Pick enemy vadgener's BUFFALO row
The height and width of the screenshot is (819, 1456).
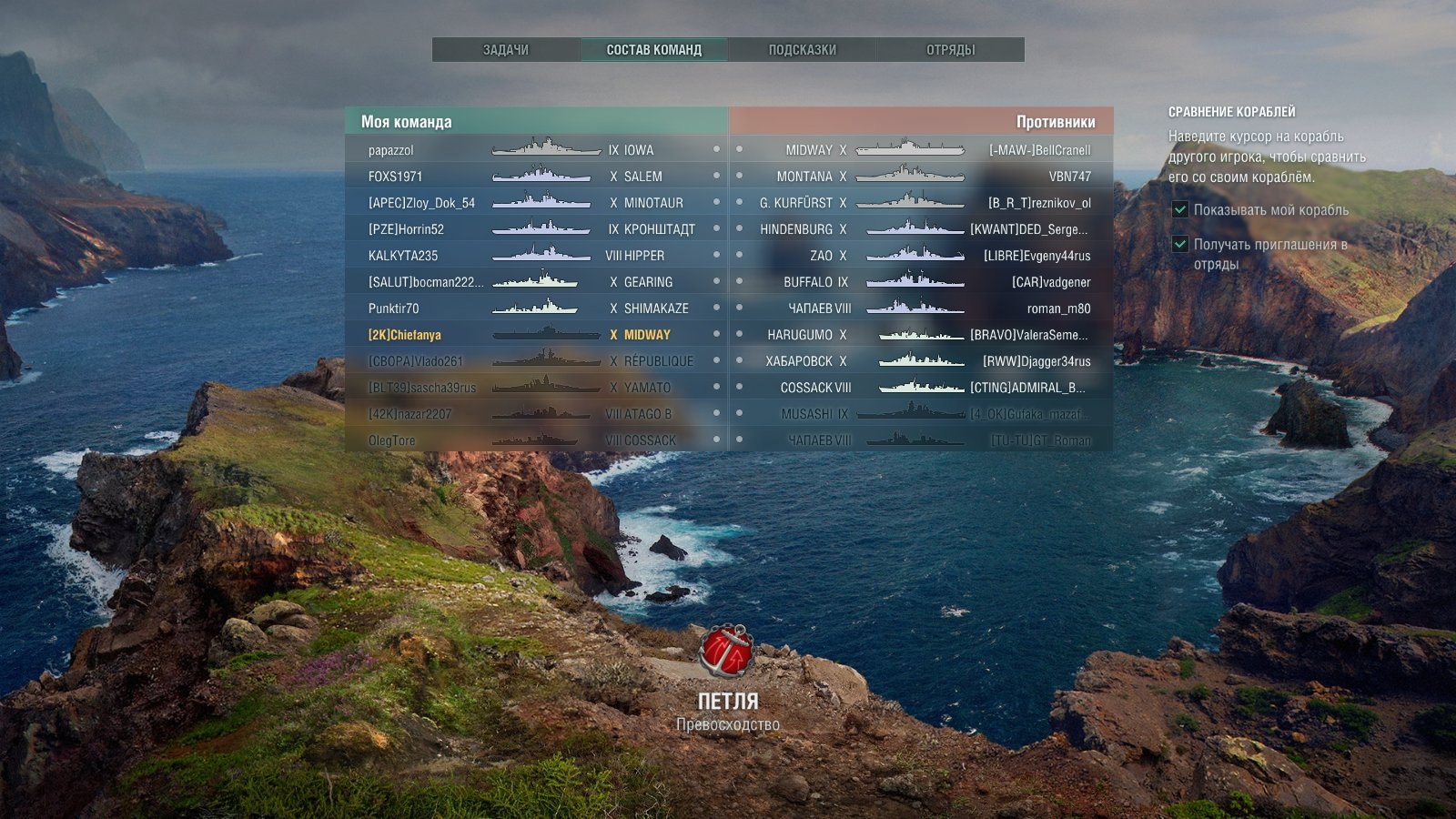[921, 282]
